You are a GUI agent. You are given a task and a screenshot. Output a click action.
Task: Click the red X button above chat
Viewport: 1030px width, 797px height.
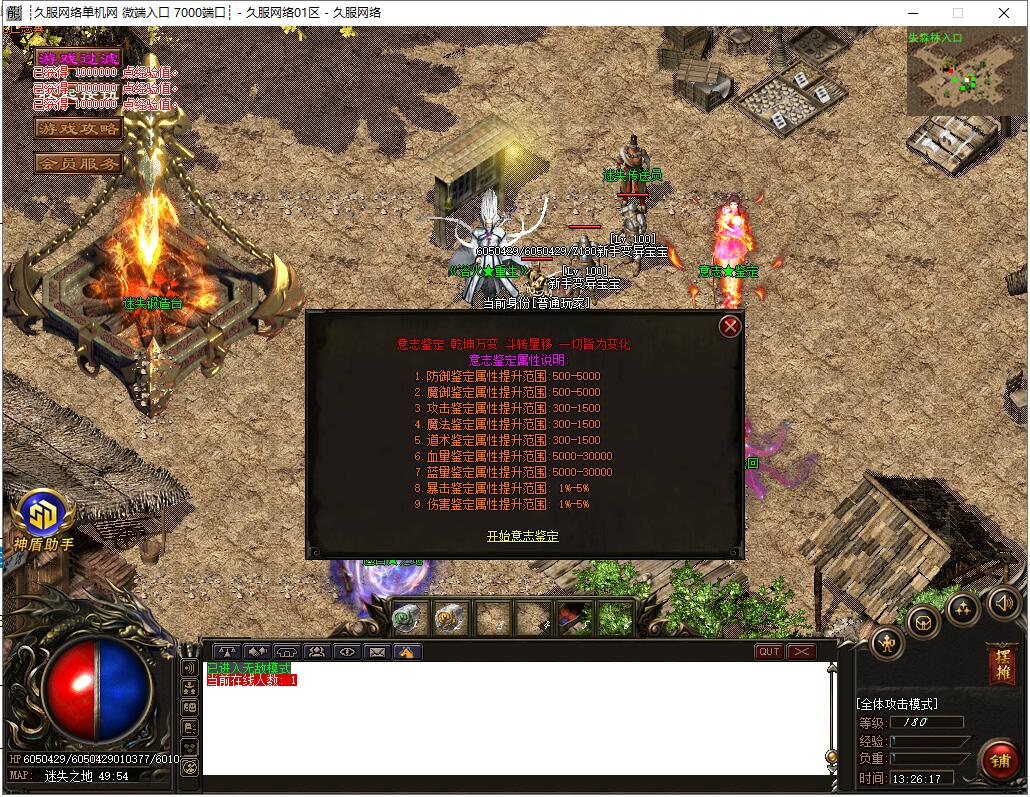pyautogui.click(x=802, y=652)
